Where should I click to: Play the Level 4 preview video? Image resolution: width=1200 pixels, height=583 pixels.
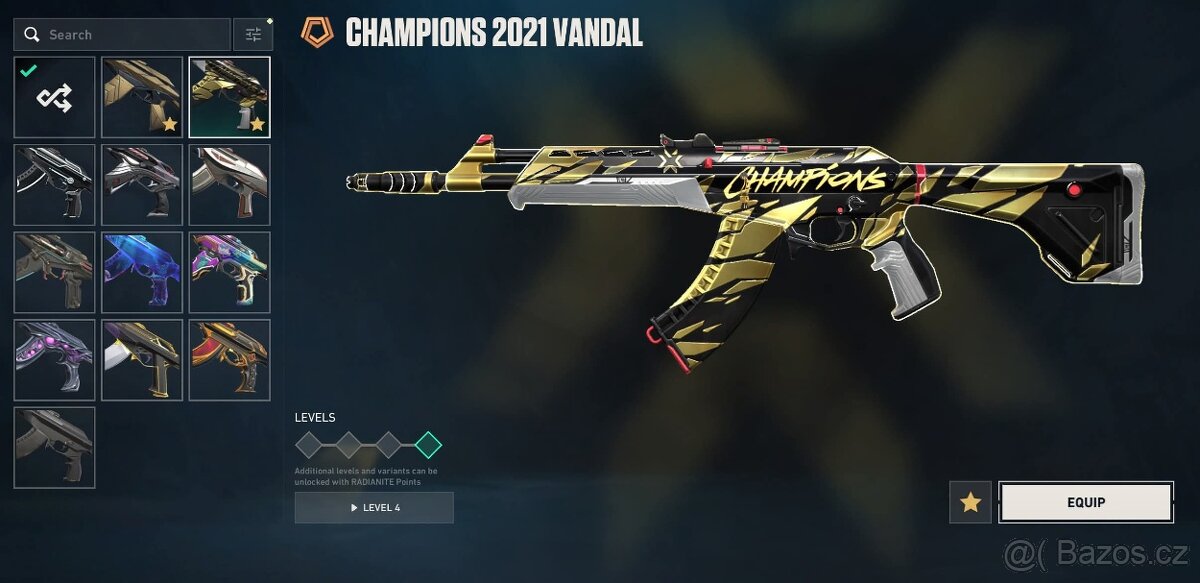(374, 508)
